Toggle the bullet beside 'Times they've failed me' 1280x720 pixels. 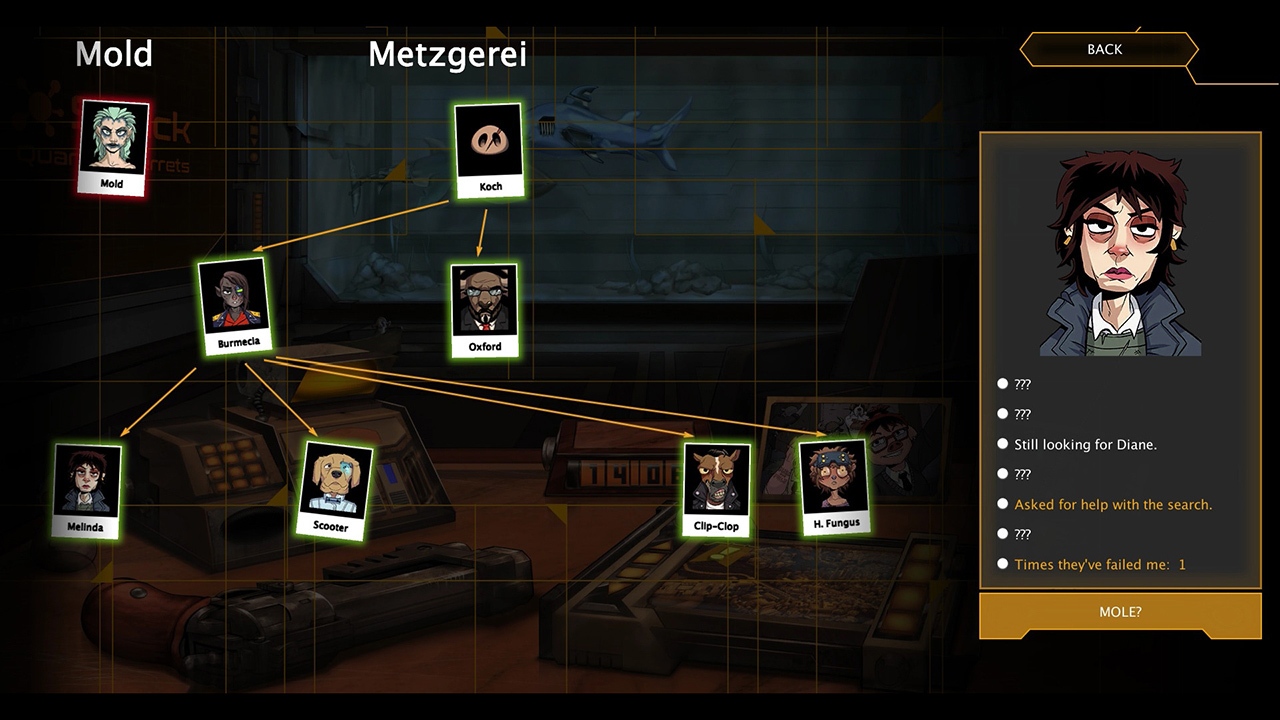pyautogui.click(x=1002, y=563)
